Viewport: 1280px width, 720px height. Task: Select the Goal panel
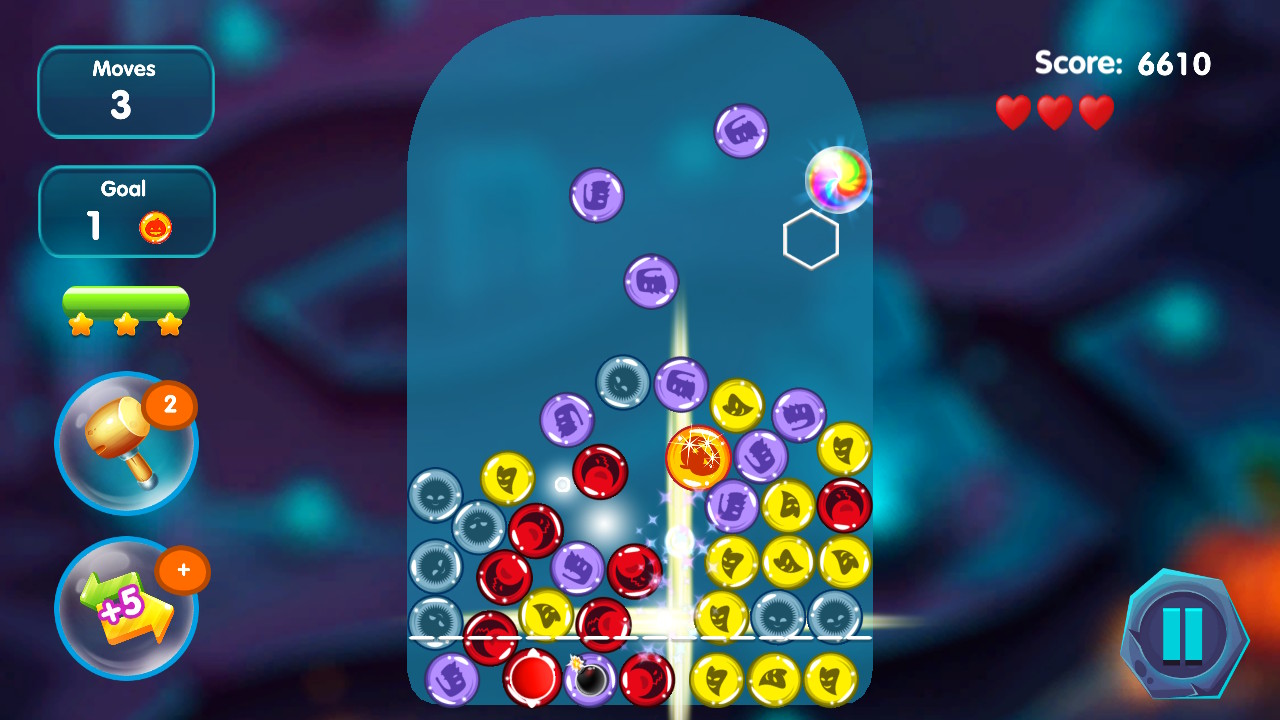point(126,210)
